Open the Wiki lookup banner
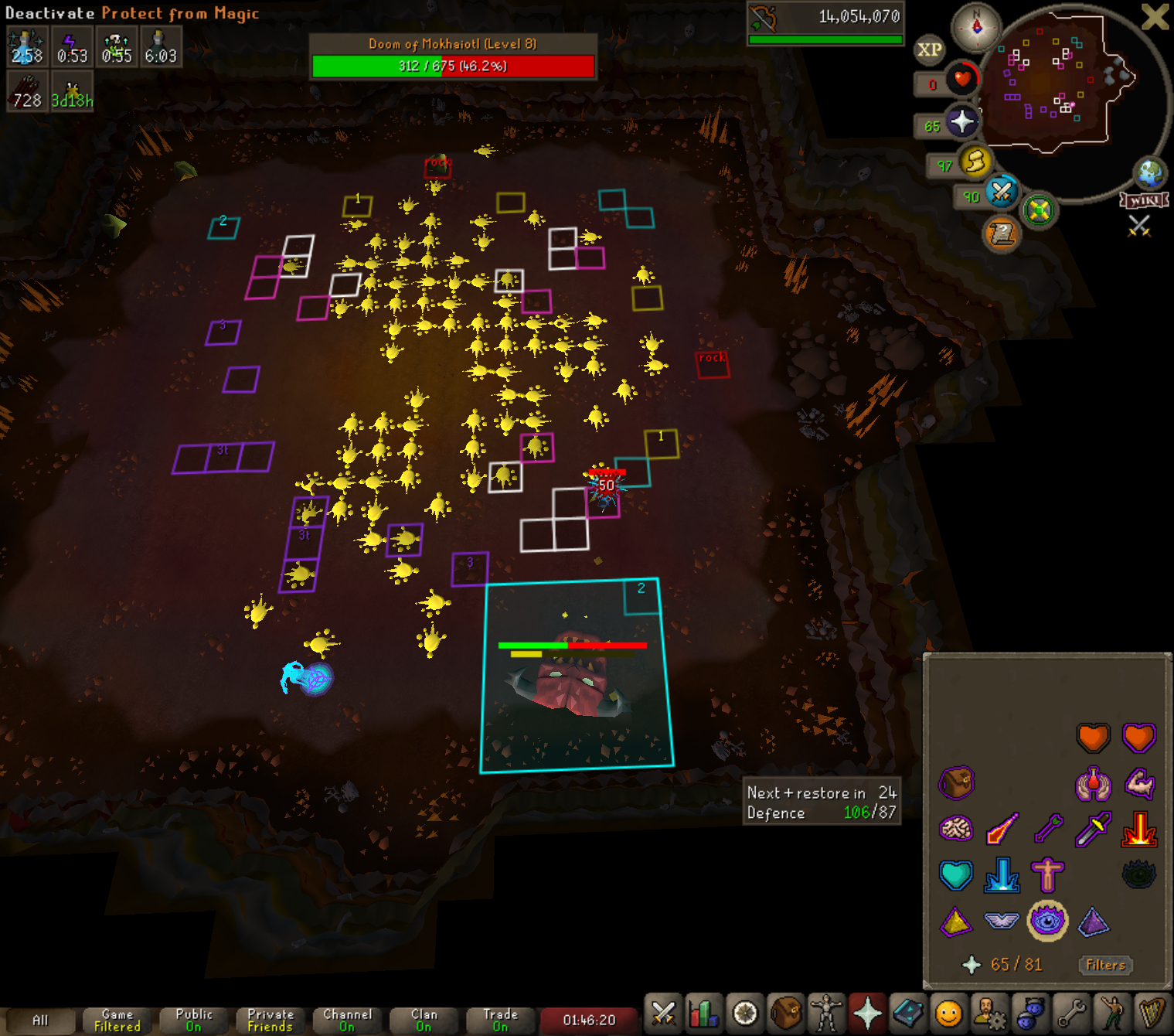 pos(1144,201)
